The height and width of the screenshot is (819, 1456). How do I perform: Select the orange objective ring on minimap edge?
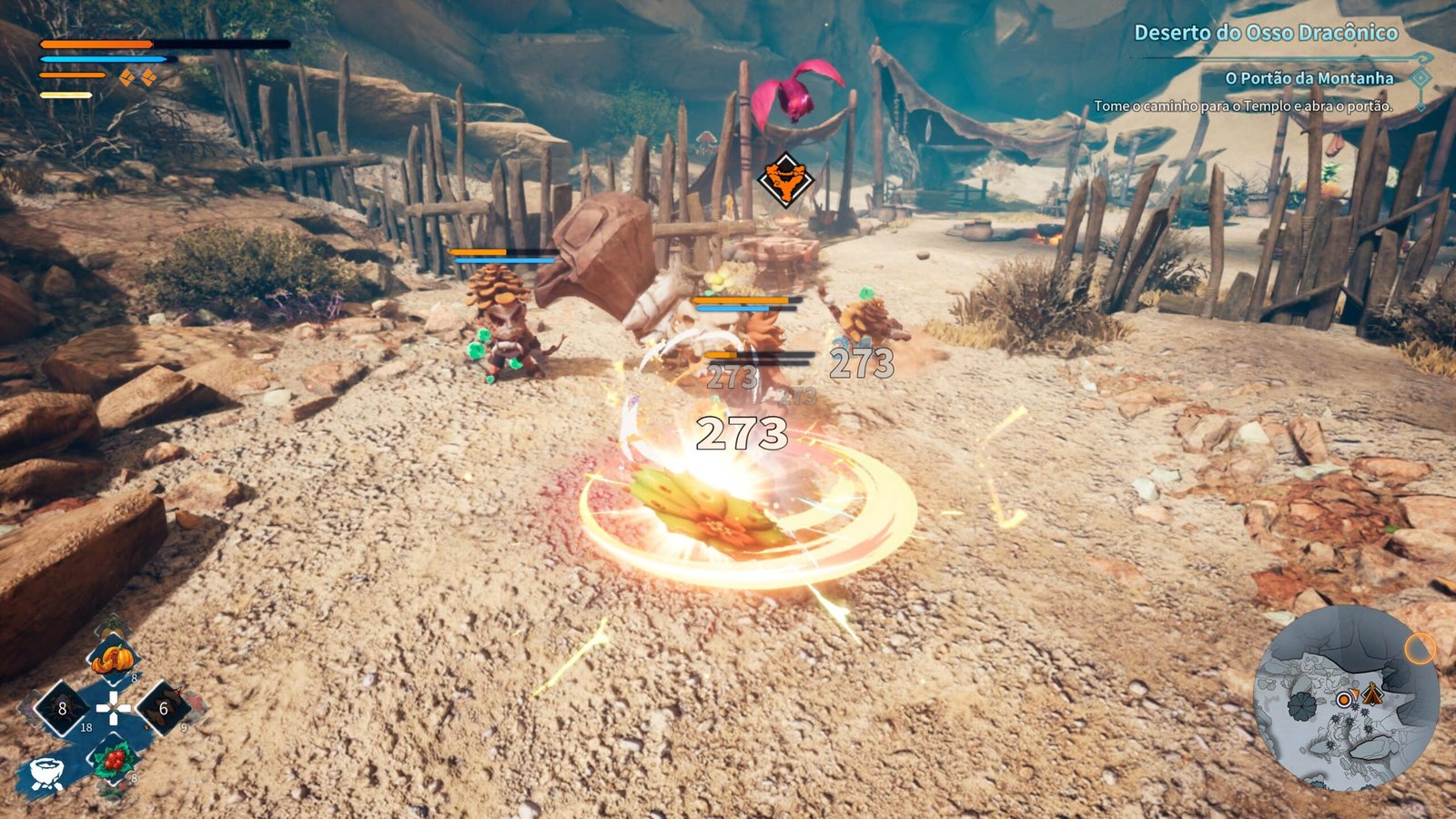(1420, 649)
